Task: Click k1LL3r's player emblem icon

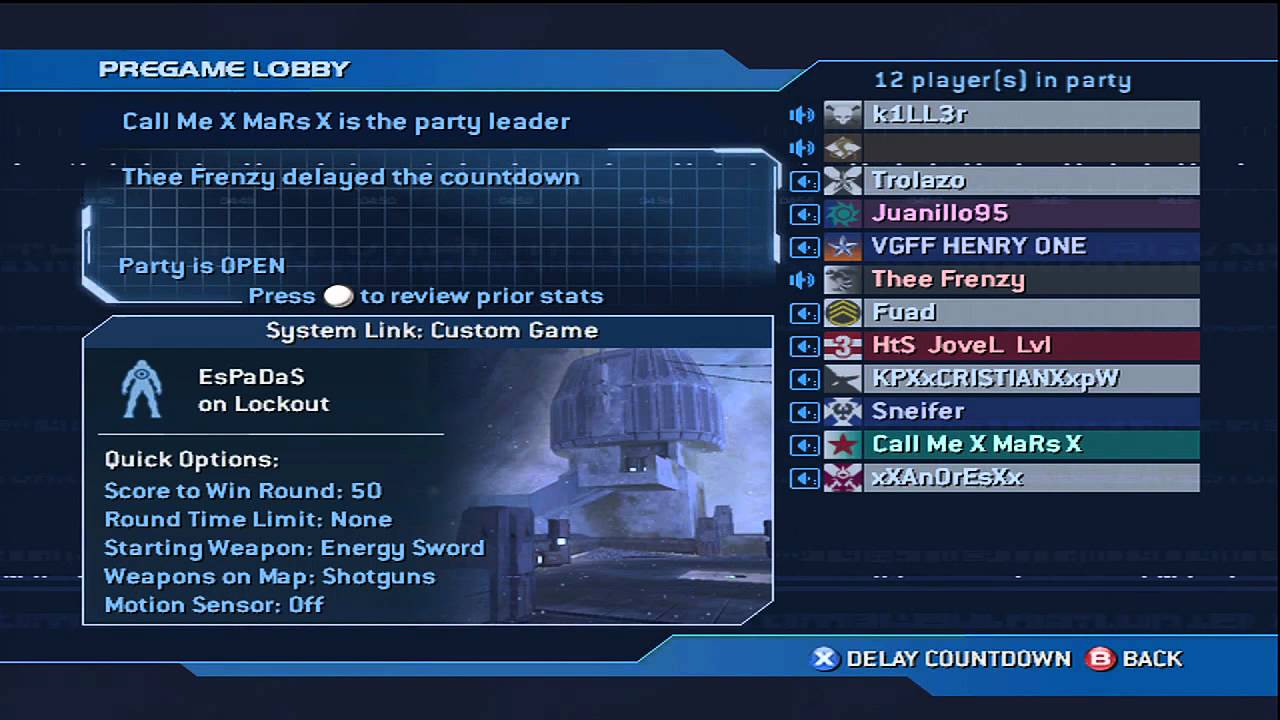Action: (x=843, y=114)
